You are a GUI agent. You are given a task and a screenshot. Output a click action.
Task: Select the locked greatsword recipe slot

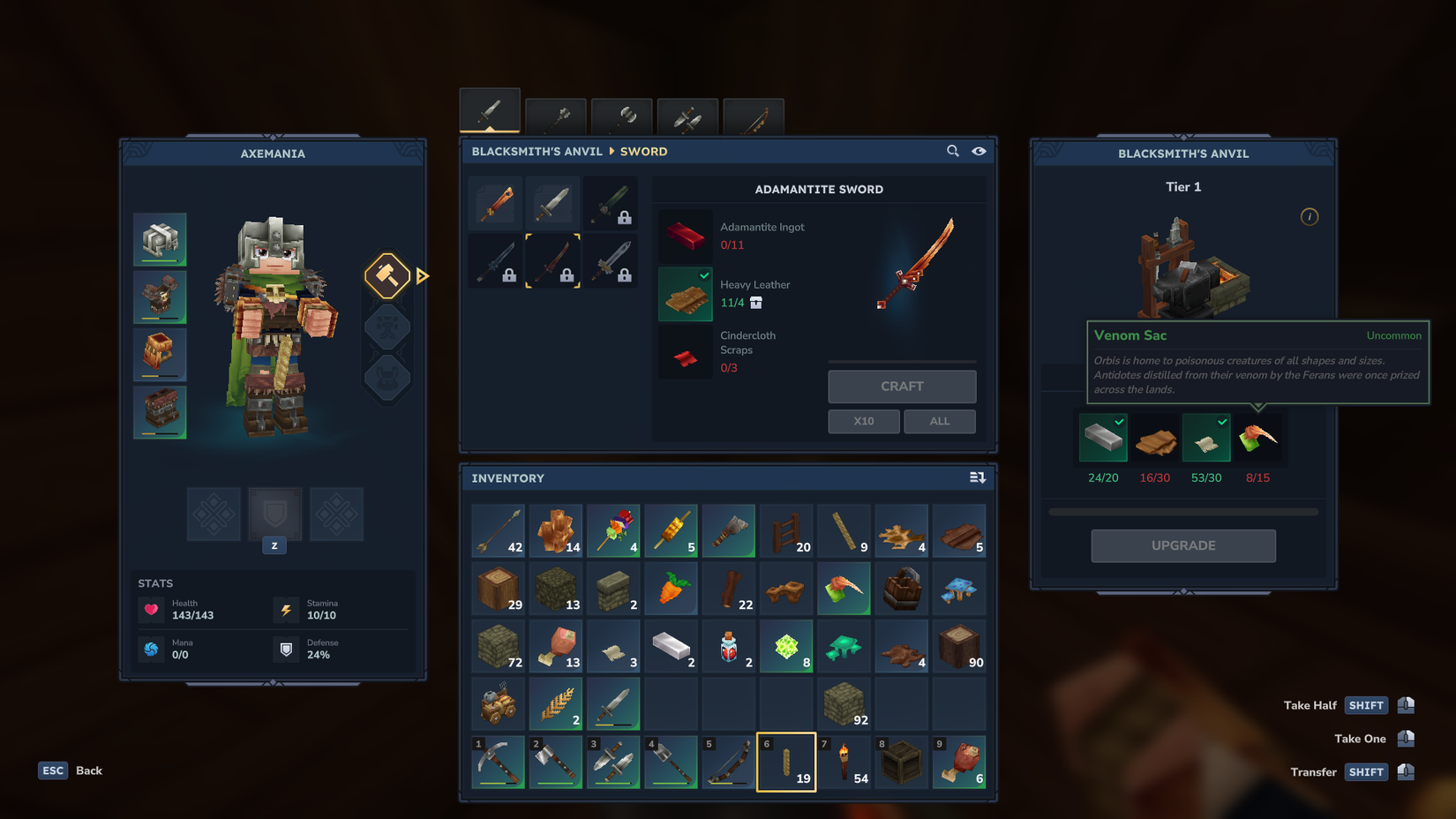coord(611,260)
